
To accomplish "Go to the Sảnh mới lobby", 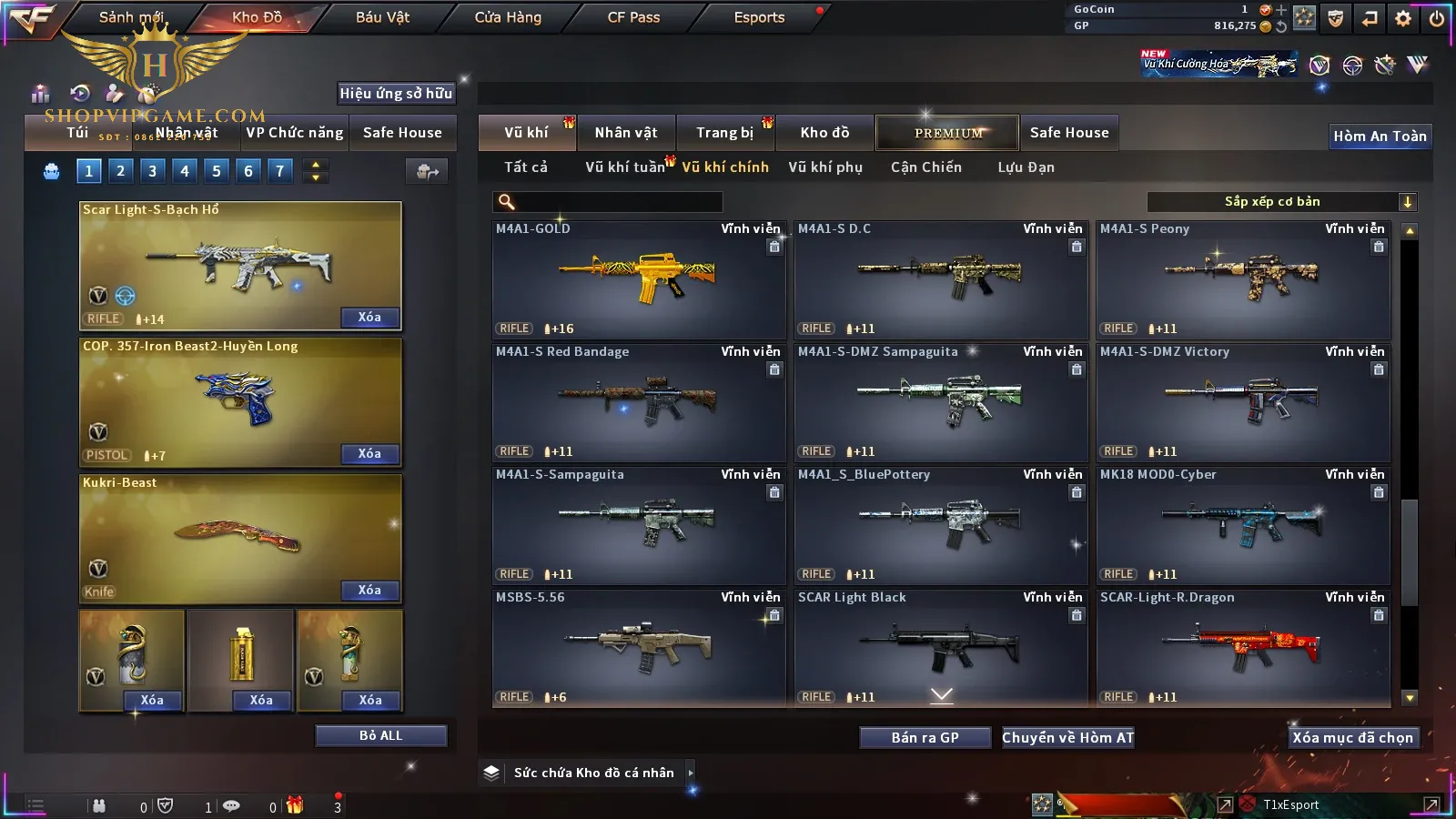I will (x=131, y=17).
